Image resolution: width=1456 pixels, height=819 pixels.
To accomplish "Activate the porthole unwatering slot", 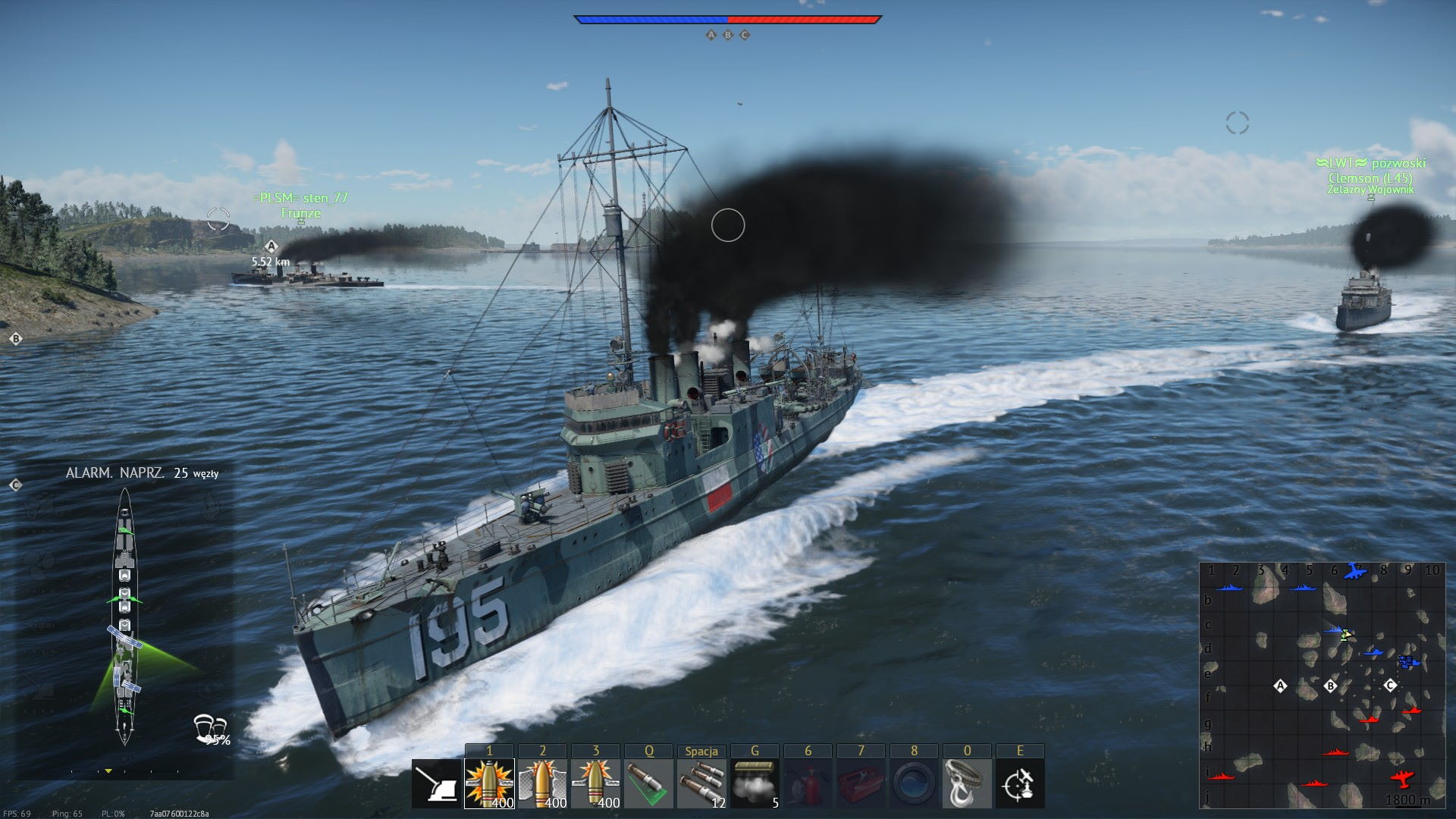I will tap(914, 784).
